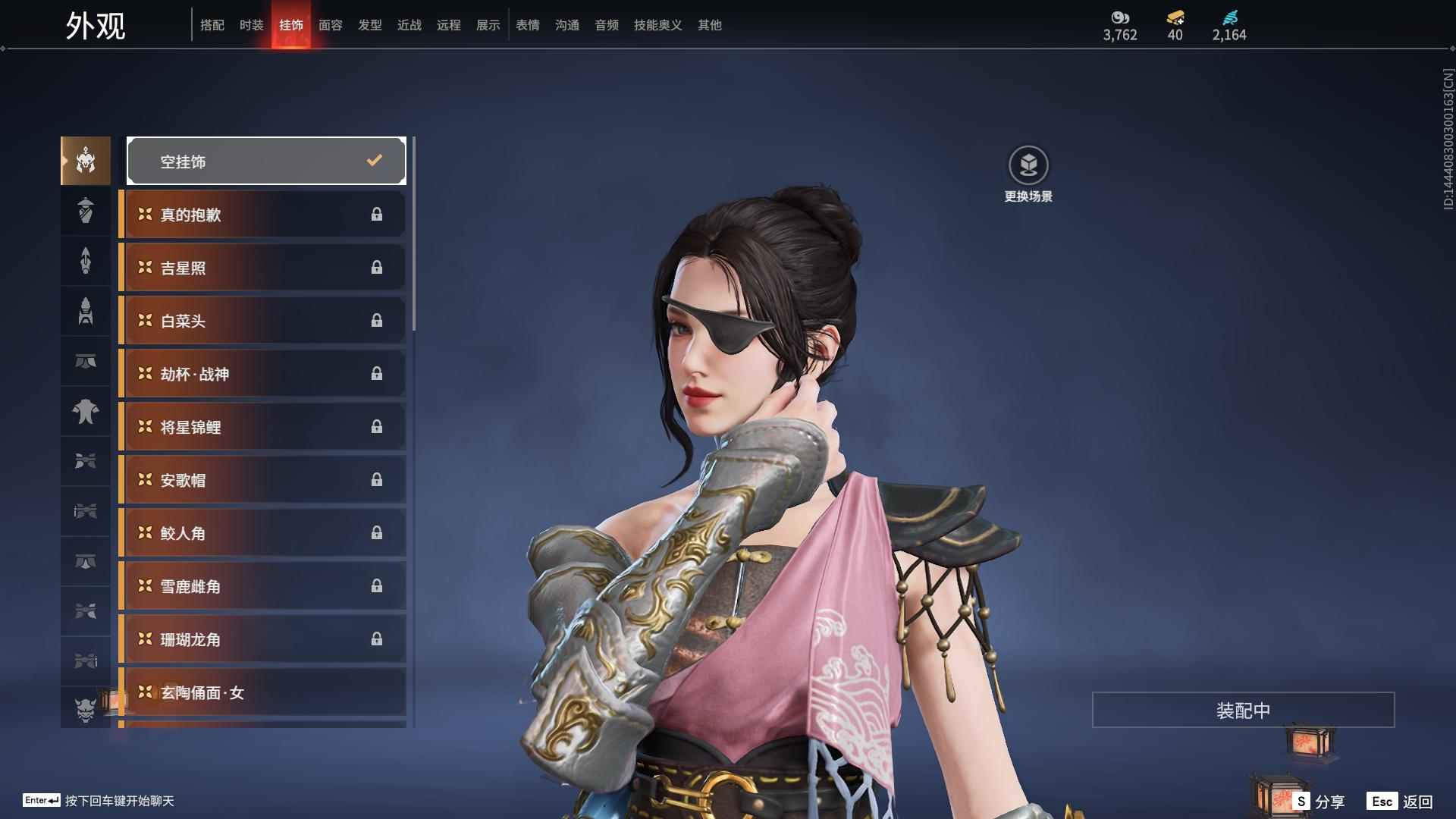
Task: Pick the 吉星照 accessory row
Action: click(x=262, y=268)
